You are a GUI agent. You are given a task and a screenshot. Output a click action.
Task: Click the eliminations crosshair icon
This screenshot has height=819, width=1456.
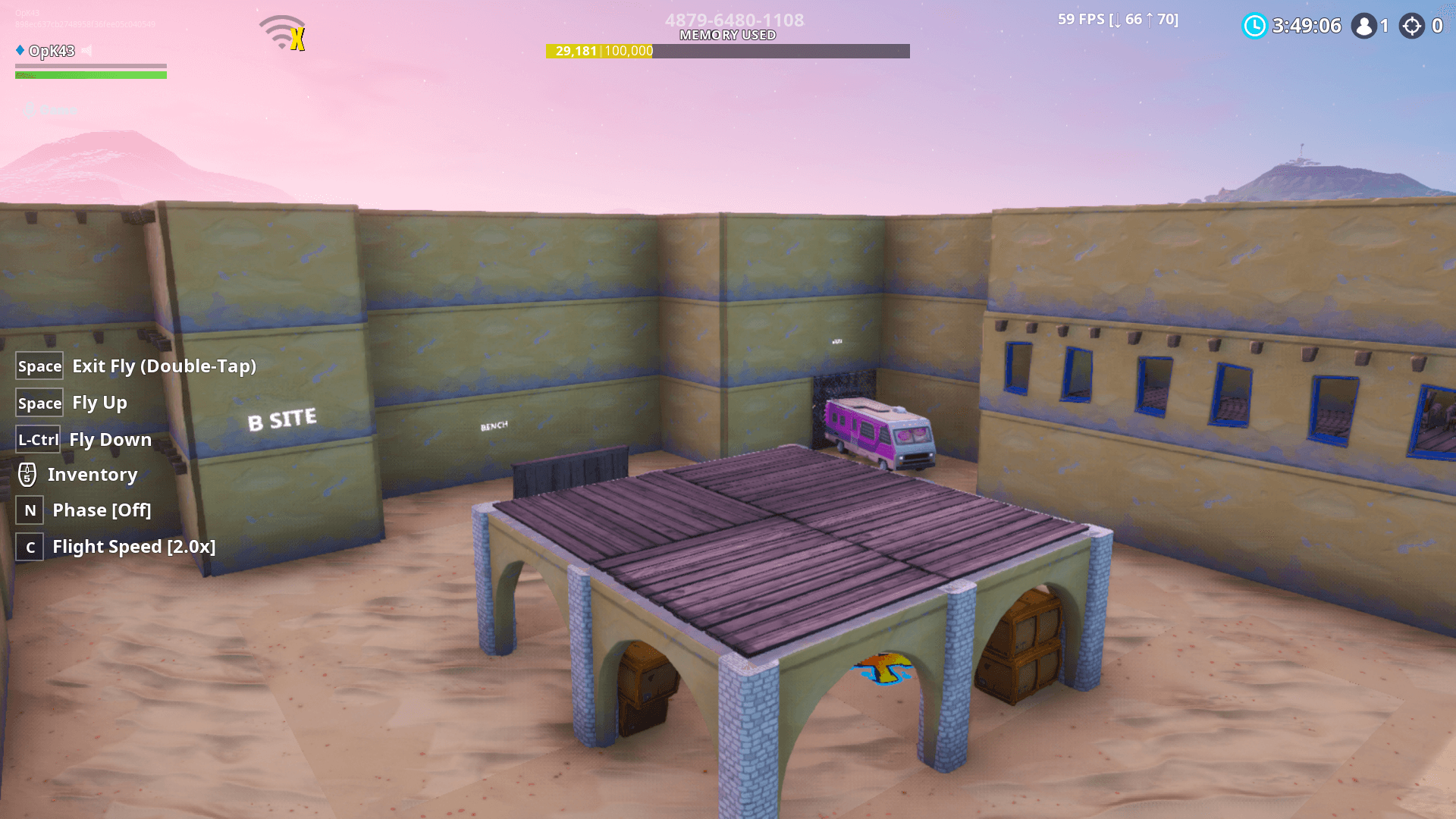click(1412, 25)
